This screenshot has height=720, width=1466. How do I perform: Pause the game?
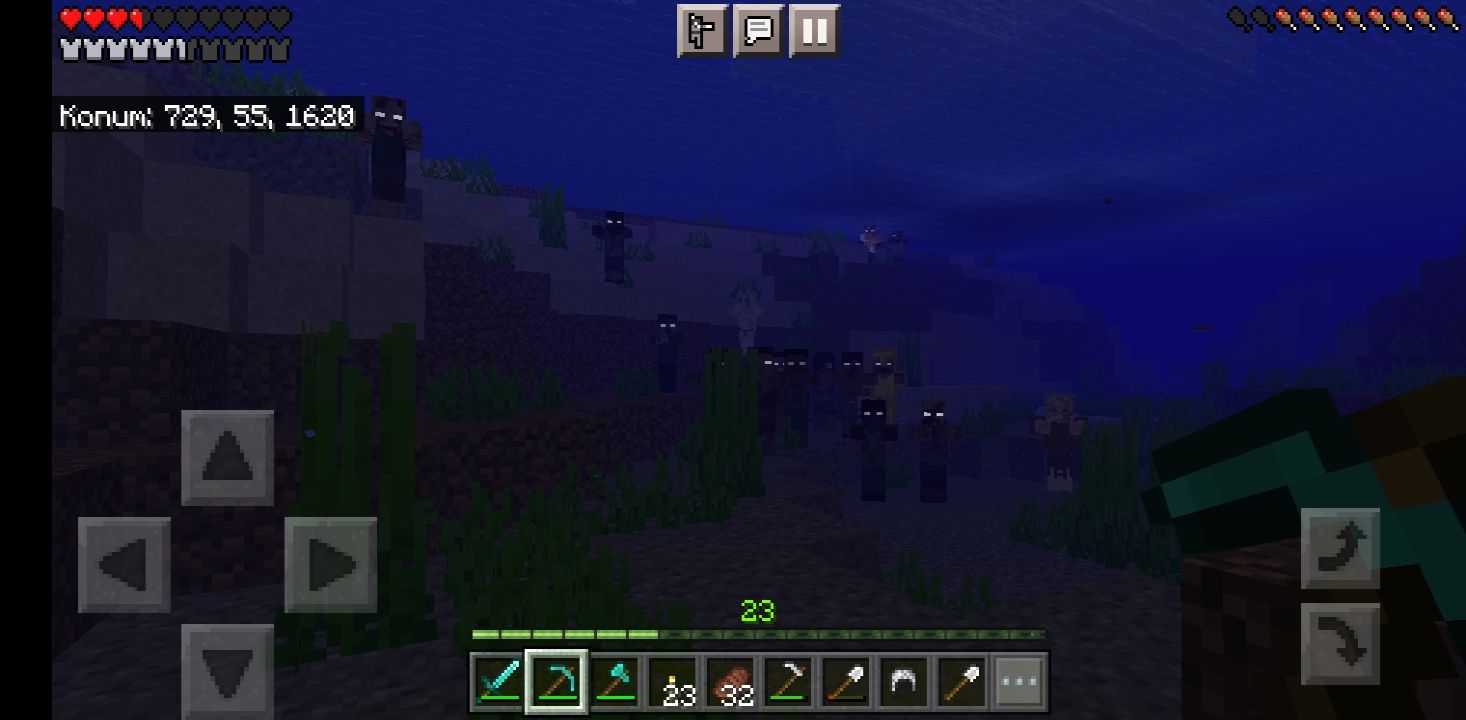tap(814, 31)
